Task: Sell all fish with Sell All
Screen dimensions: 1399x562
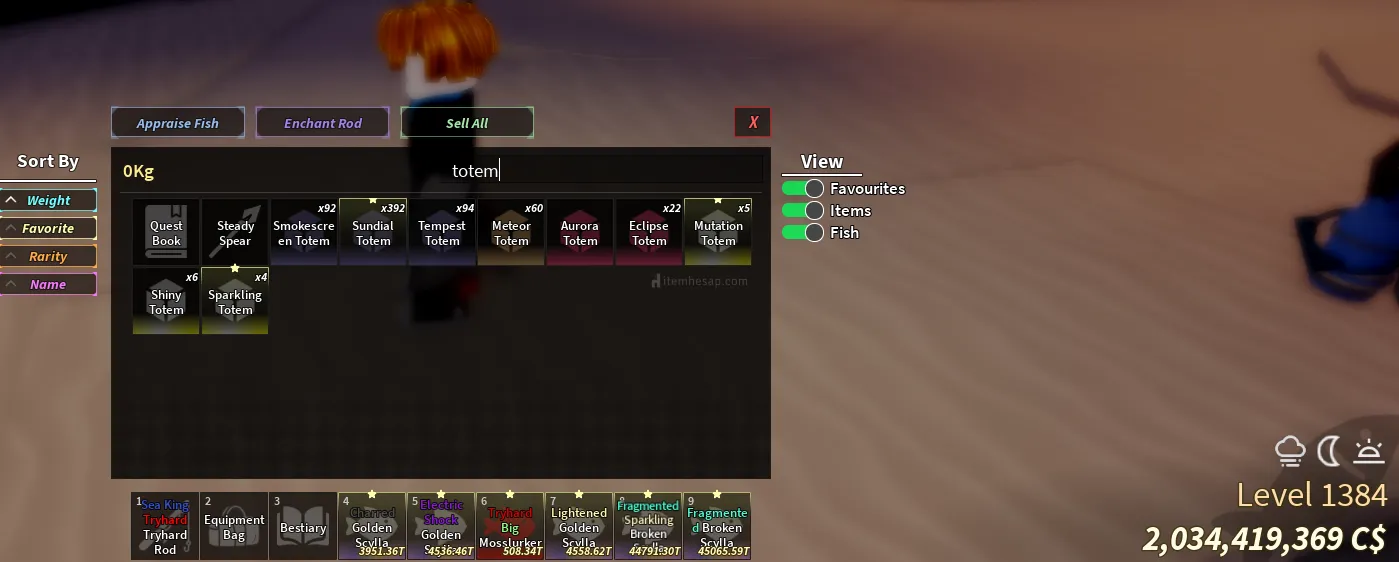Action: (467, 123)
